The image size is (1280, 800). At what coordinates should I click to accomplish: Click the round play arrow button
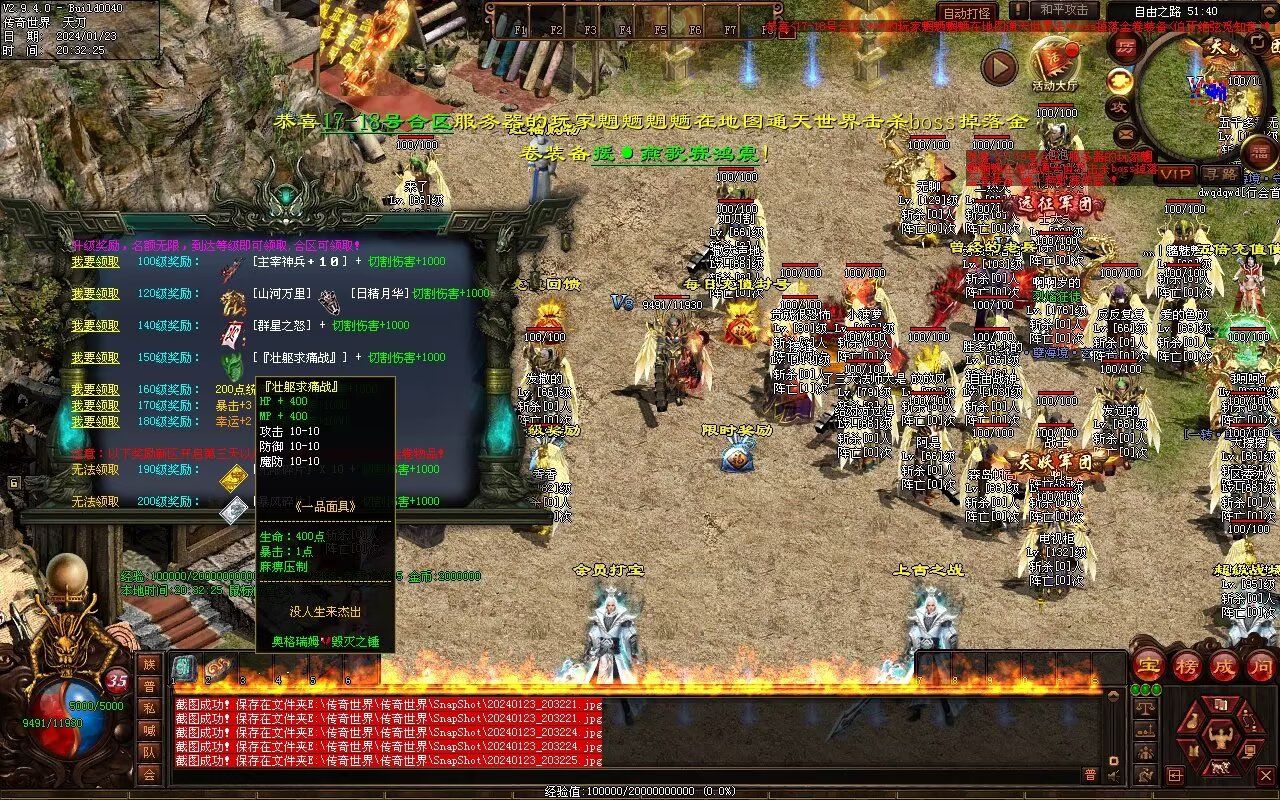tap(998, 67)
